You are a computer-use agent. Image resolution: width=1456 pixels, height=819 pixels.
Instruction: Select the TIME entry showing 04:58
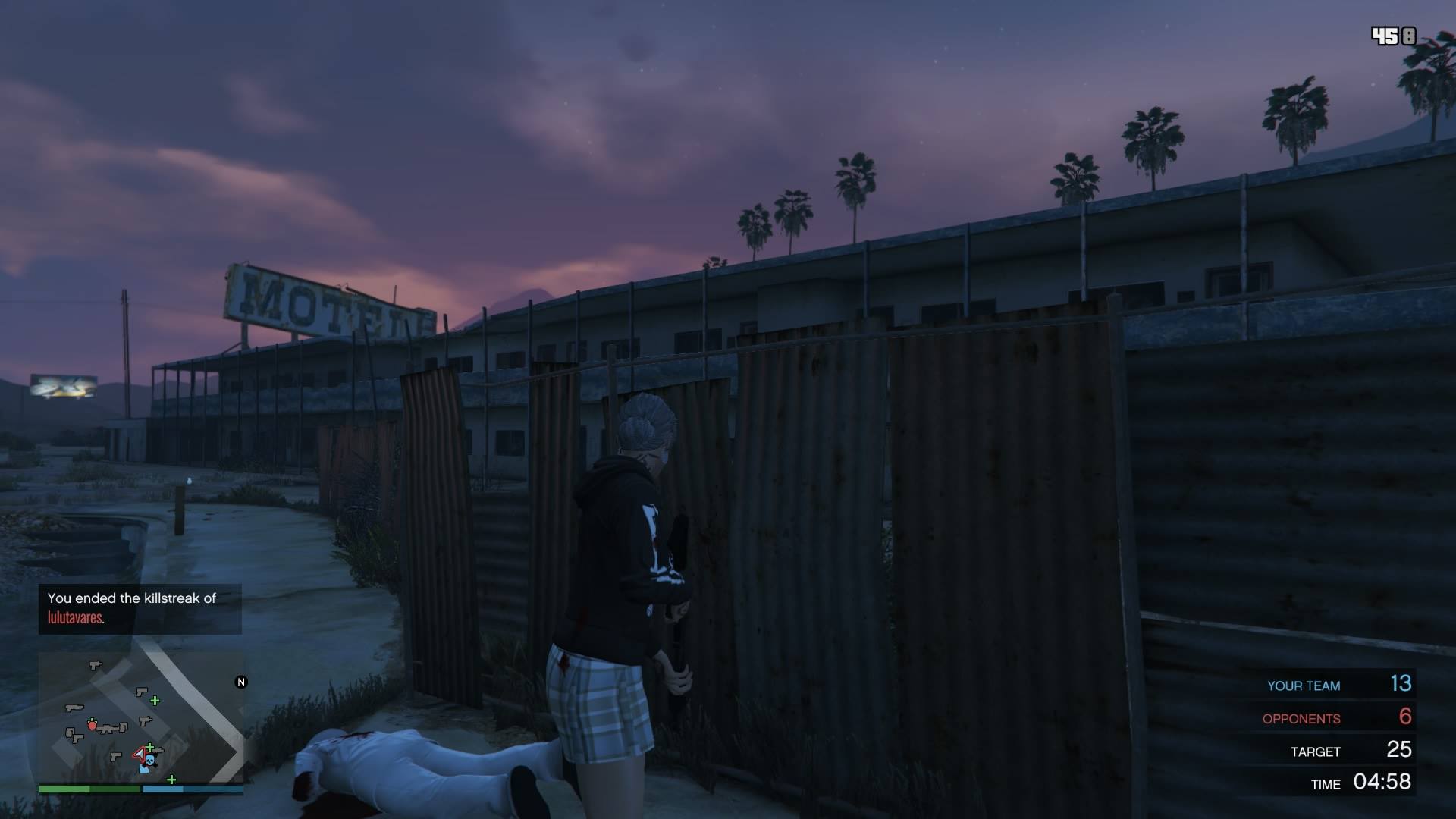1357,783
